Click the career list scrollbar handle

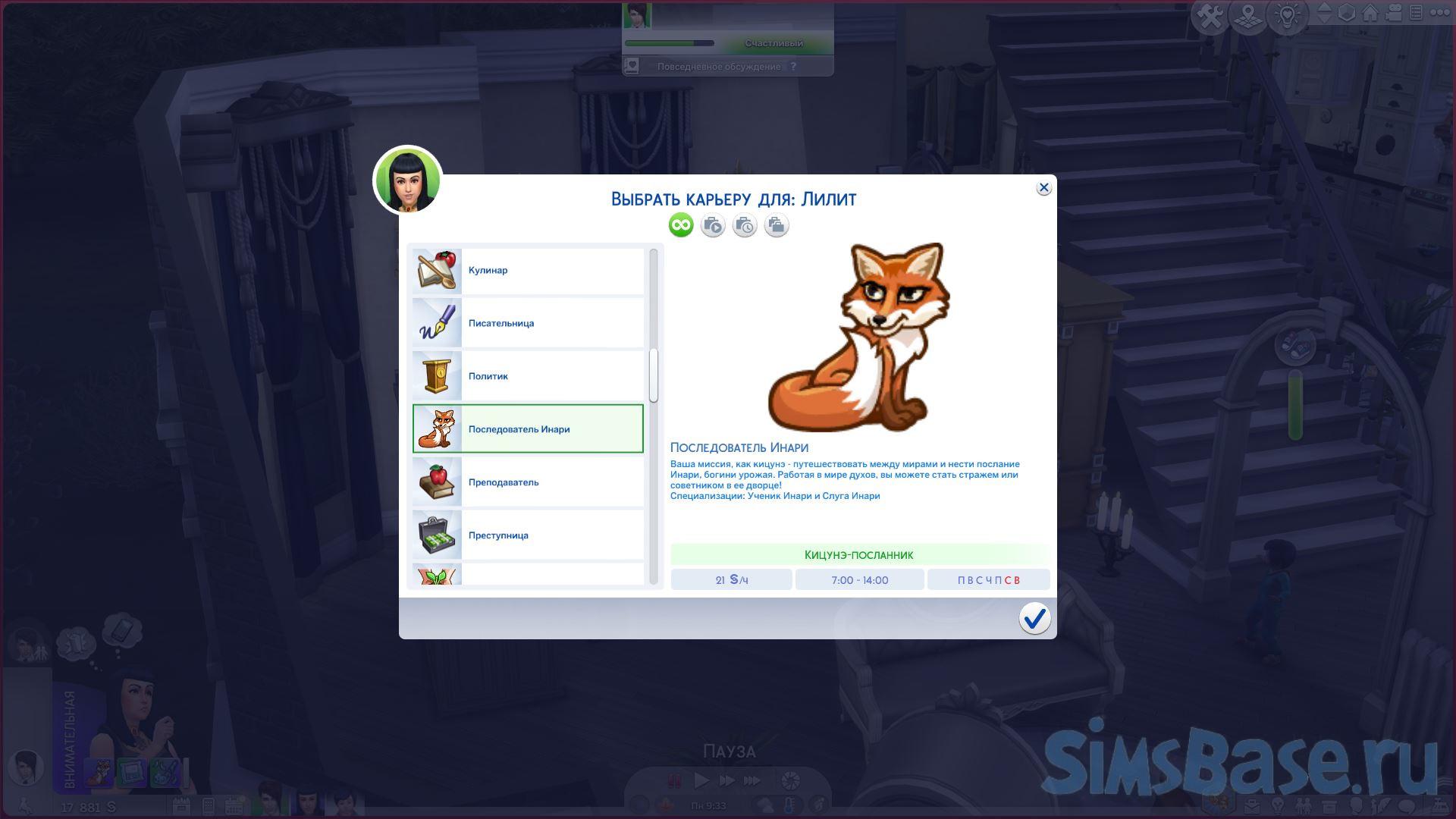654,375
